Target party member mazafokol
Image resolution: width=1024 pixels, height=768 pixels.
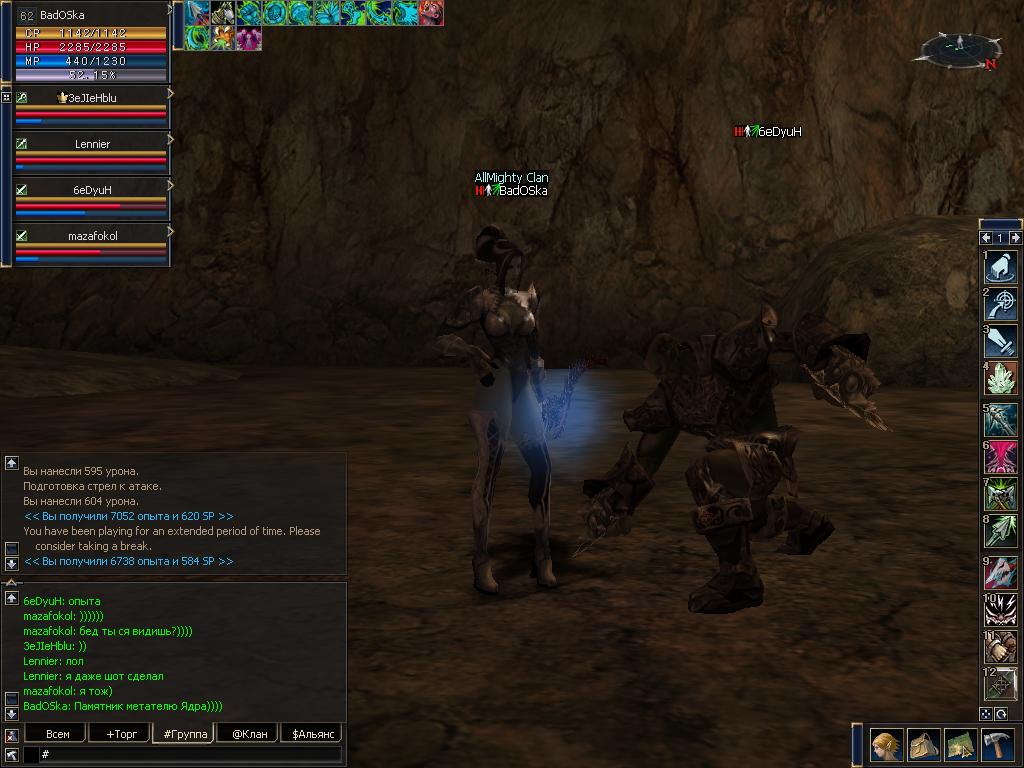tap(92, 236)
